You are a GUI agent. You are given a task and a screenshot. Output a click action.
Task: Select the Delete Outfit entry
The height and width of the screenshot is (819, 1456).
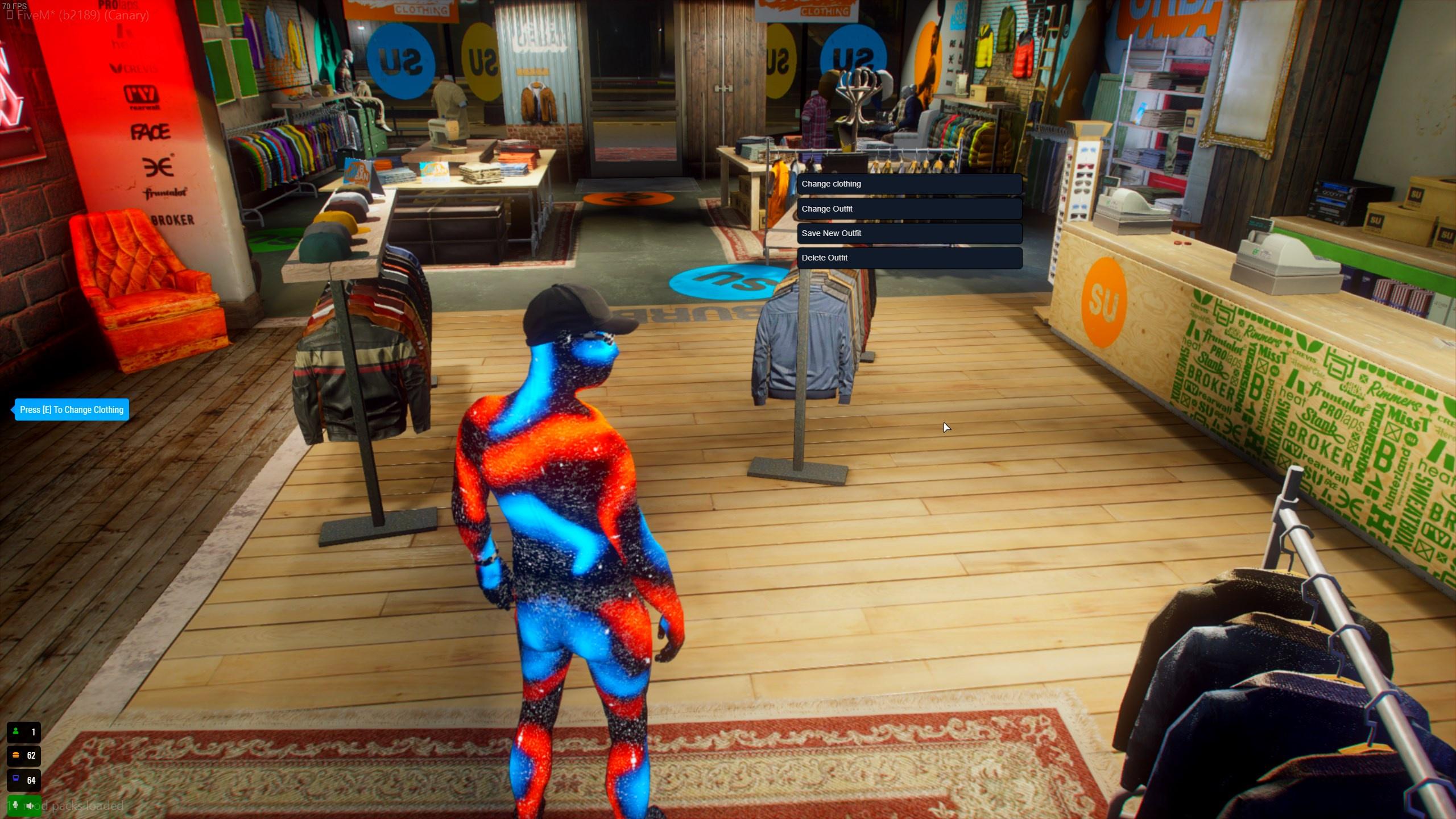pyautogui.click(x=909, y=258)
